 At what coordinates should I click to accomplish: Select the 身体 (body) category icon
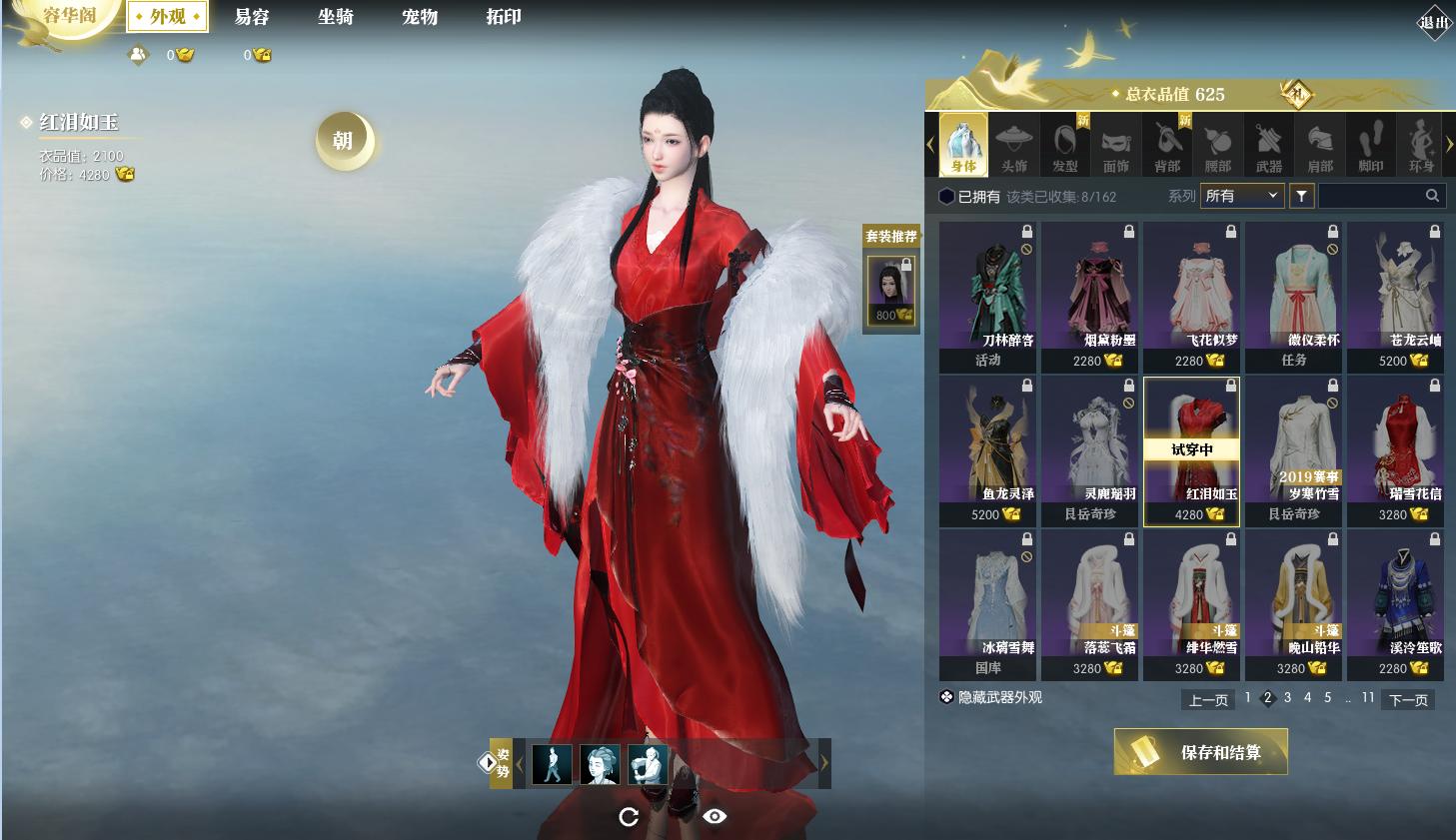click(x=962, y=144)
